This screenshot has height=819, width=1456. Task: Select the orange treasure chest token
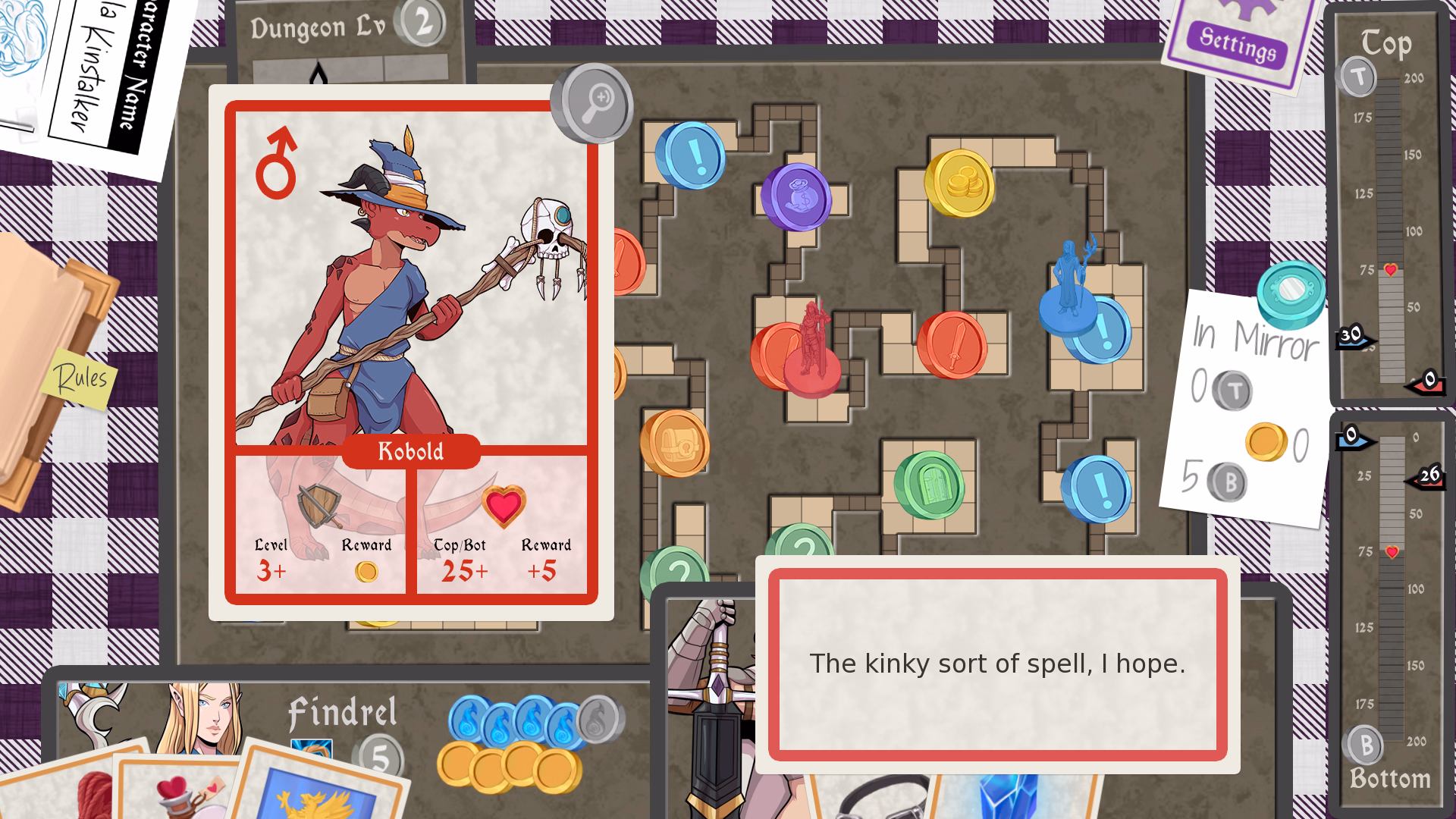(676, 444)
